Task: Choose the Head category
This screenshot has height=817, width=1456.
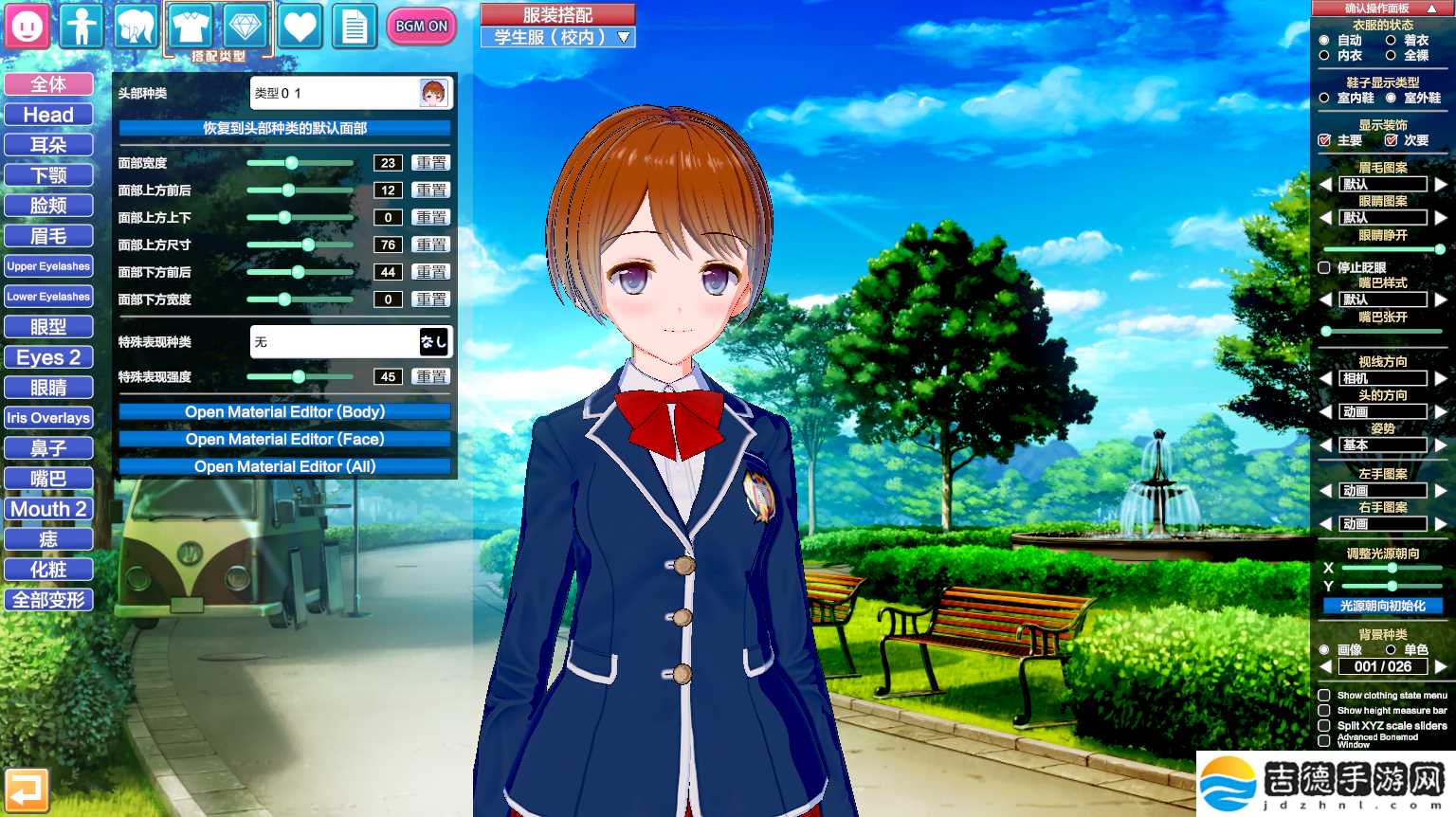Action: 48,115
